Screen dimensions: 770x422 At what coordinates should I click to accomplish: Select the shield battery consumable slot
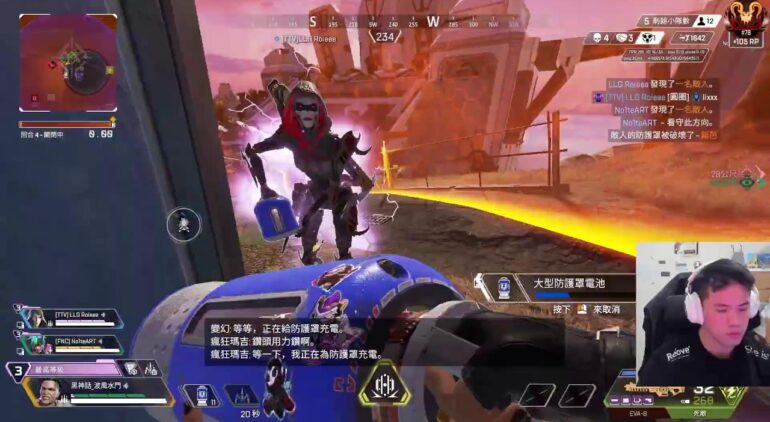[201, 396]
